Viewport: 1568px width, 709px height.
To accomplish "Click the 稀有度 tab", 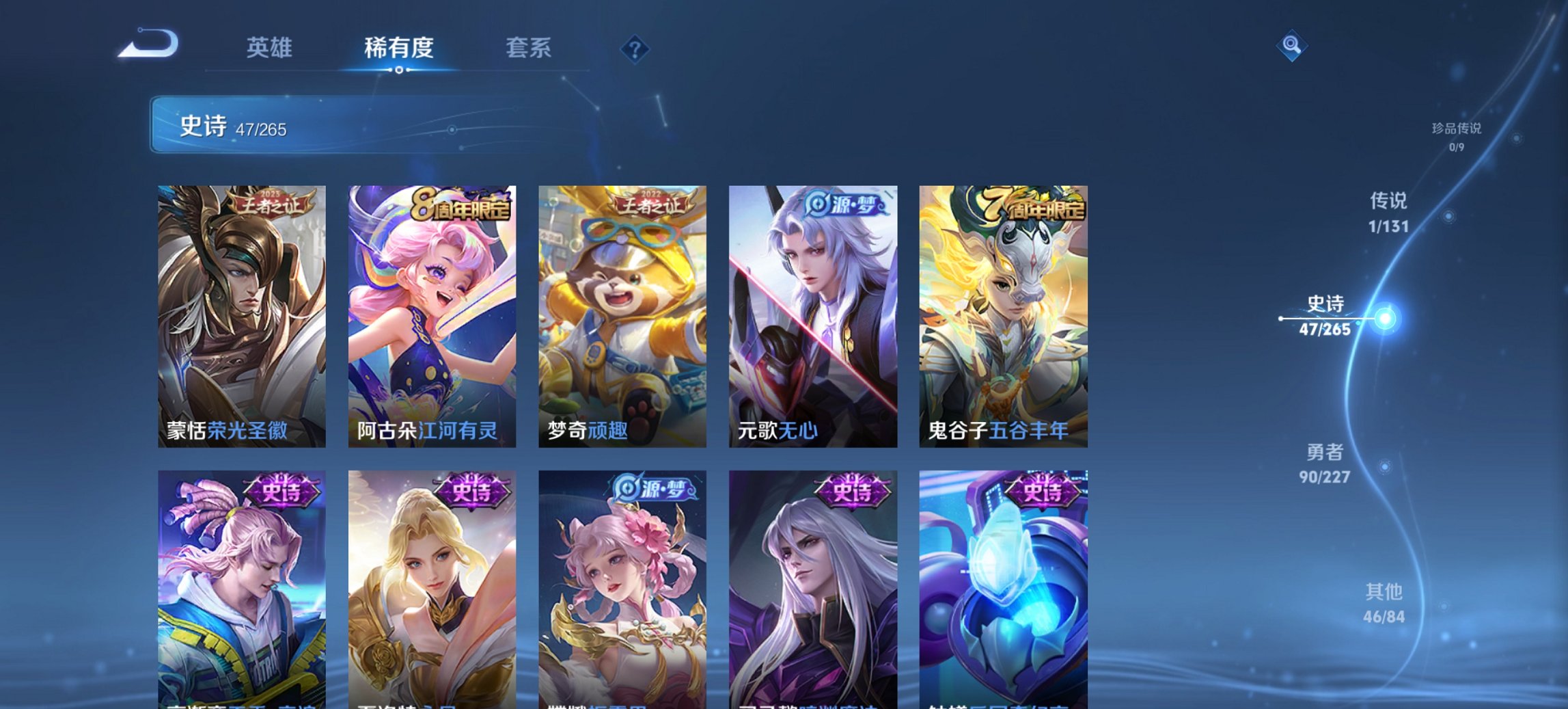I will pyautogui.click(x=398, y=48).
